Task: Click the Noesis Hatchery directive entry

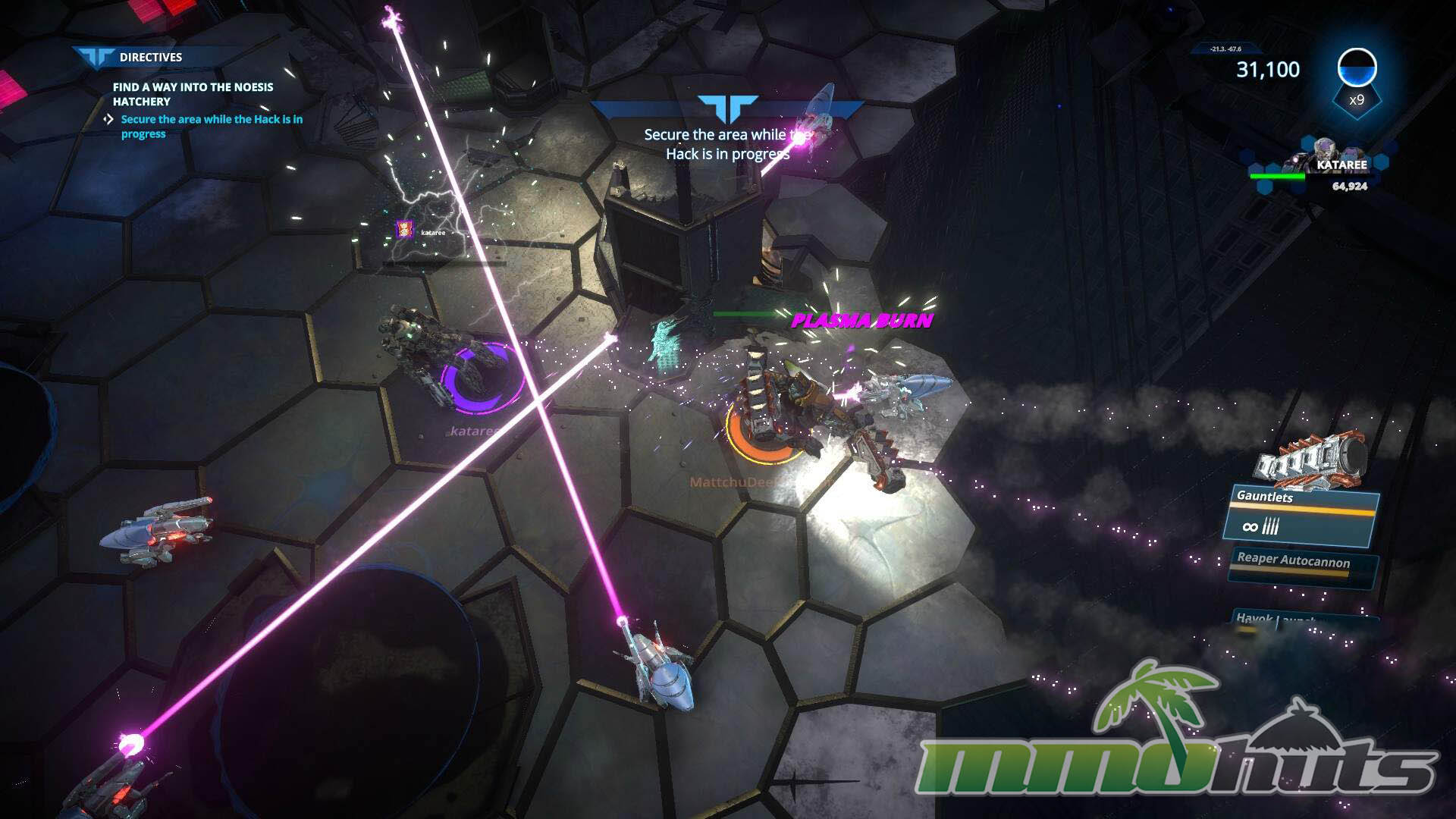Action: (193, 94)
